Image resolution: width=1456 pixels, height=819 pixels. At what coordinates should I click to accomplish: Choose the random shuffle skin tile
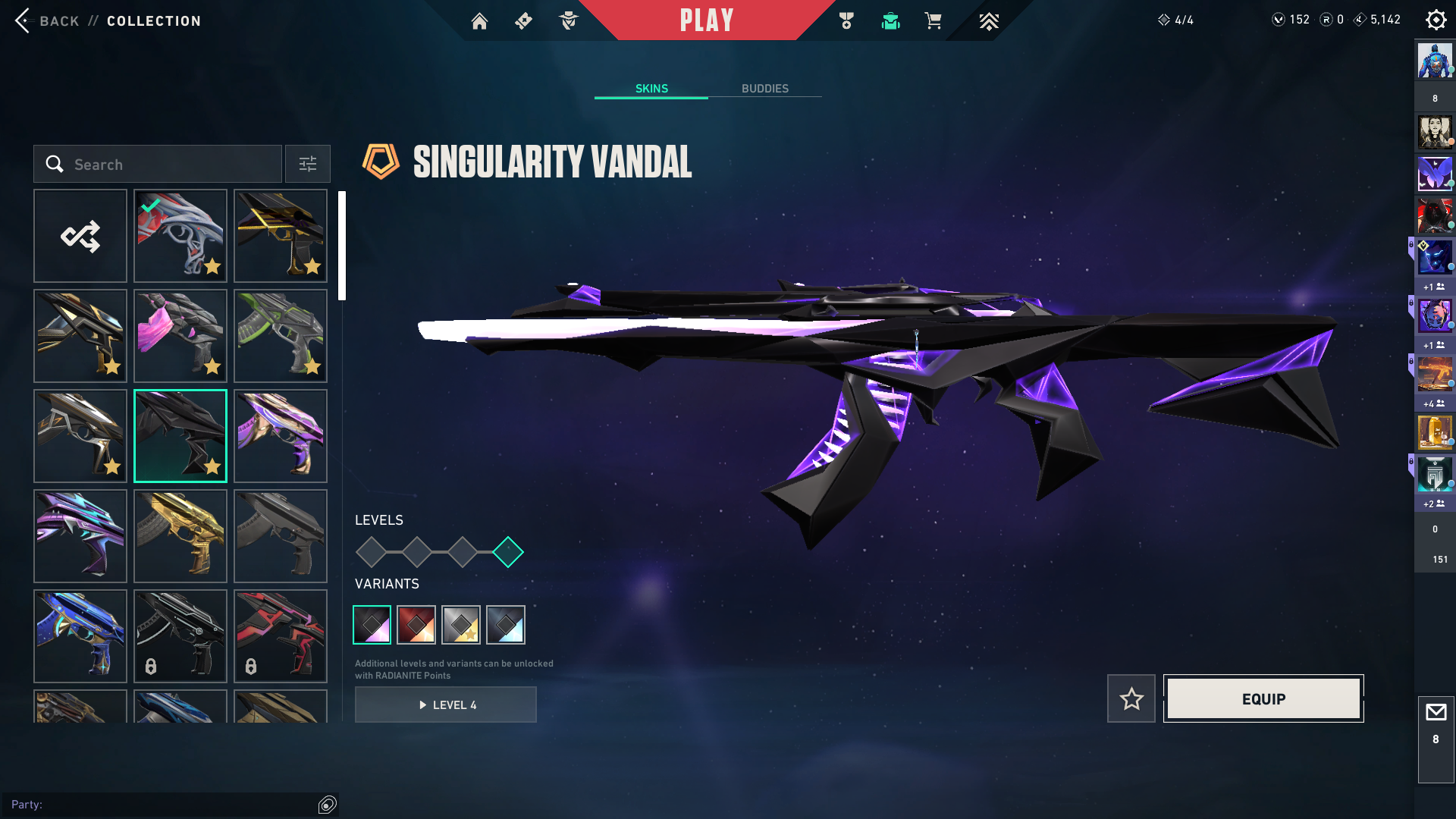coord(80,236)
